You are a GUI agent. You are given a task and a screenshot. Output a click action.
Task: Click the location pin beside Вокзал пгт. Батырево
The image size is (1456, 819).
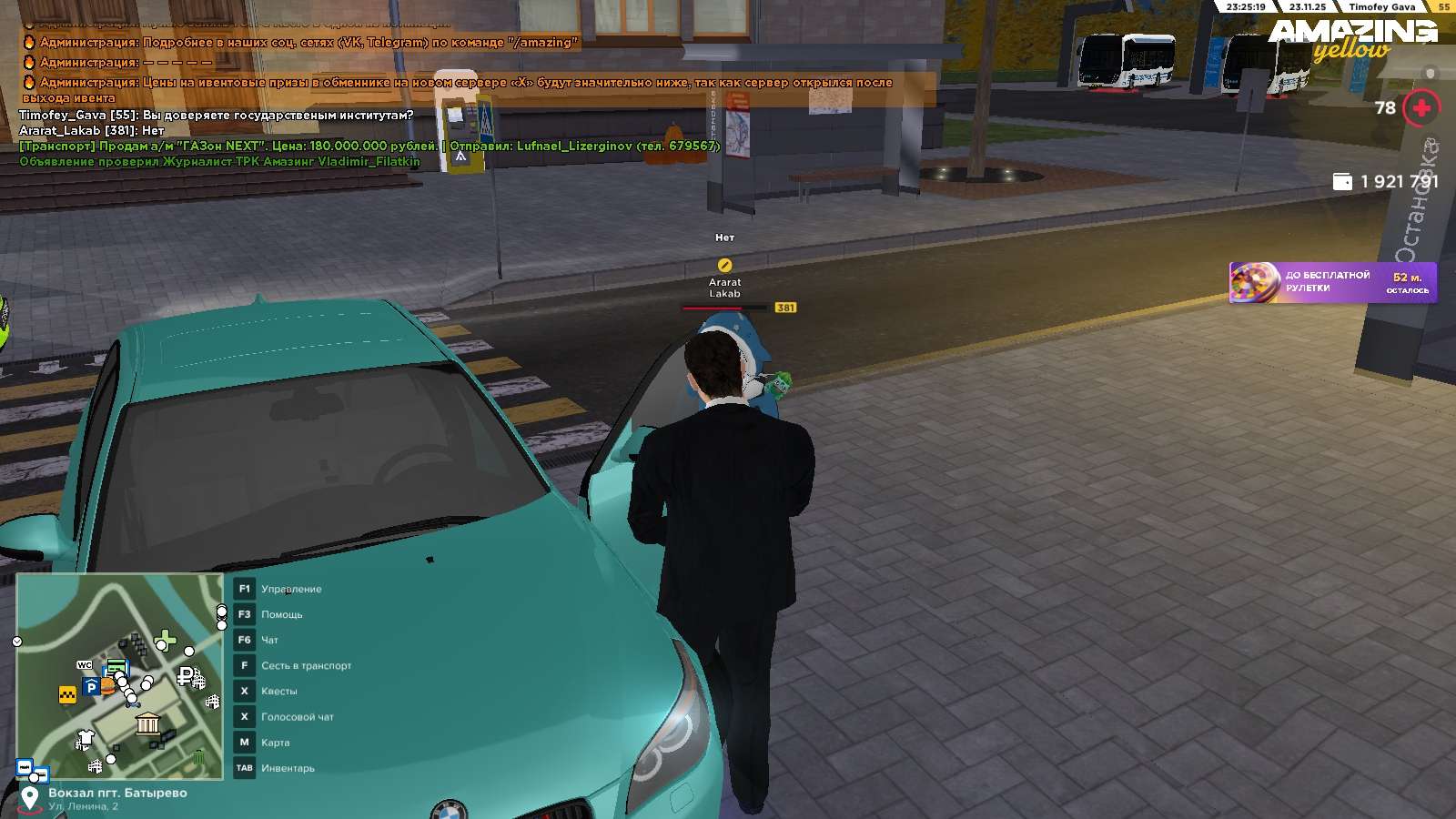click(x=30, y=798)
